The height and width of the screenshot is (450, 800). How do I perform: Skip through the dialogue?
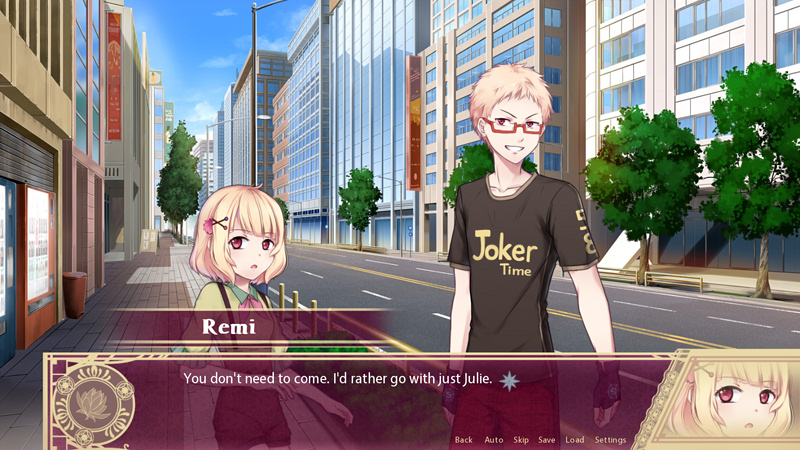521,440
